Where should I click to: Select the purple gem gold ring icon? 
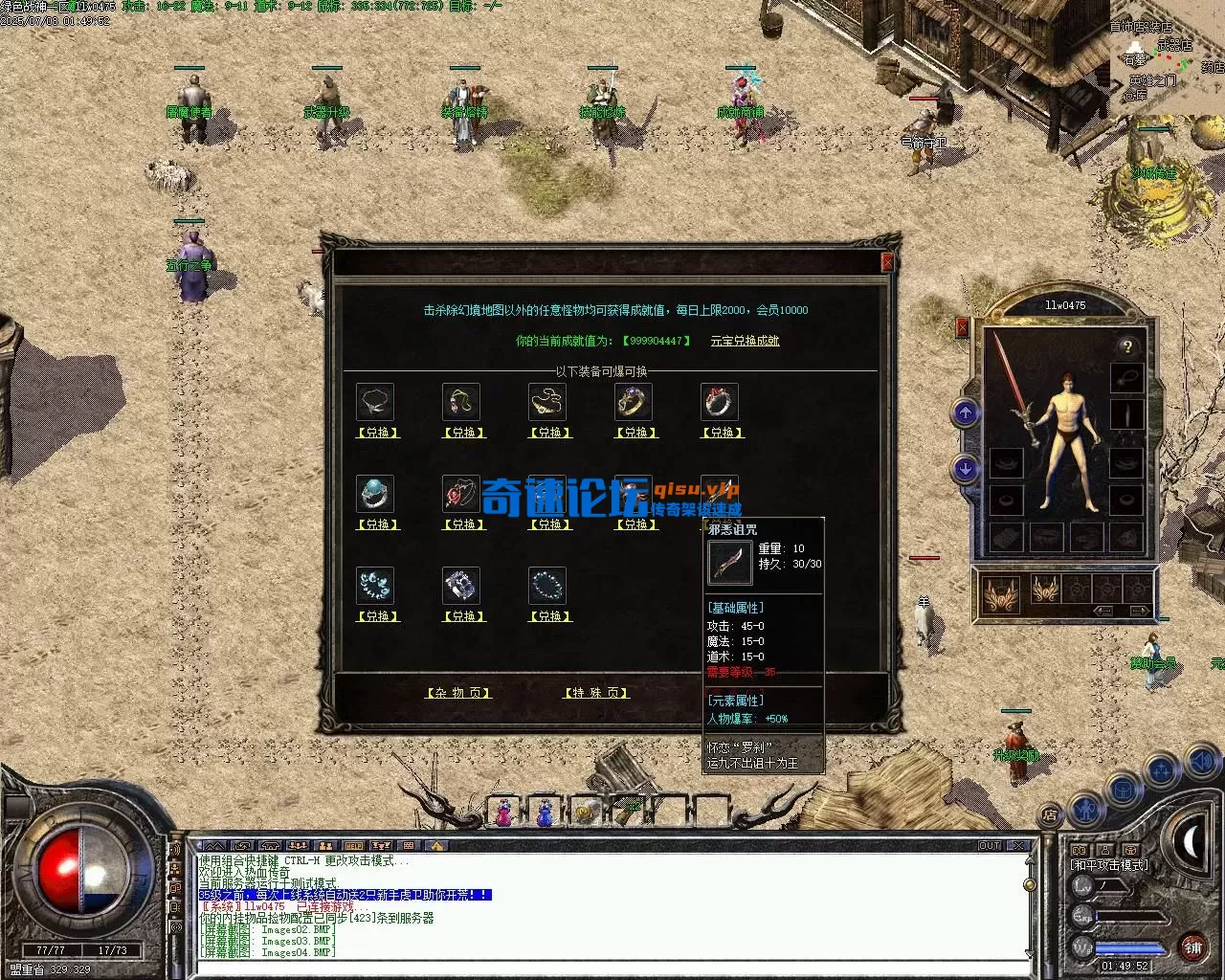(x=634, y=403)
